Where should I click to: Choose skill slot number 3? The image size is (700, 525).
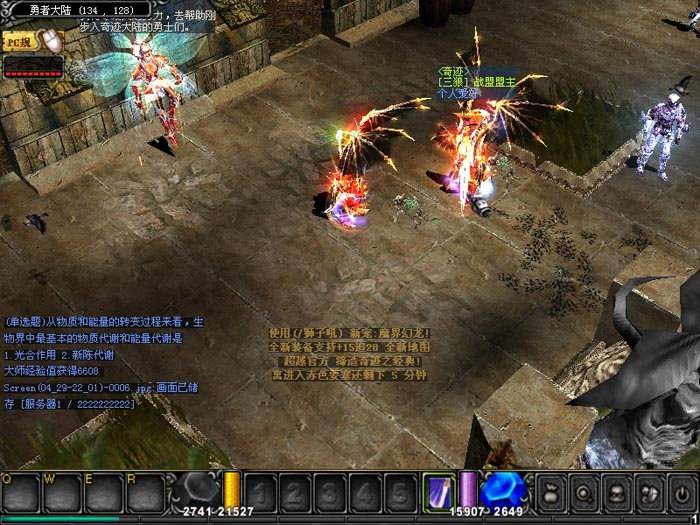click(330, 493)
